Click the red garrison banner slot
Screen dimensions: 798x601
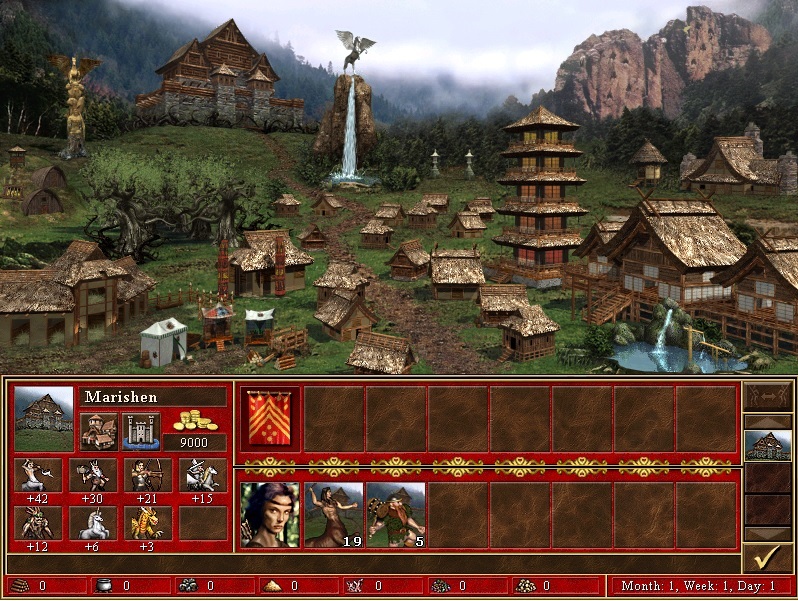click(x=270, y=418)
